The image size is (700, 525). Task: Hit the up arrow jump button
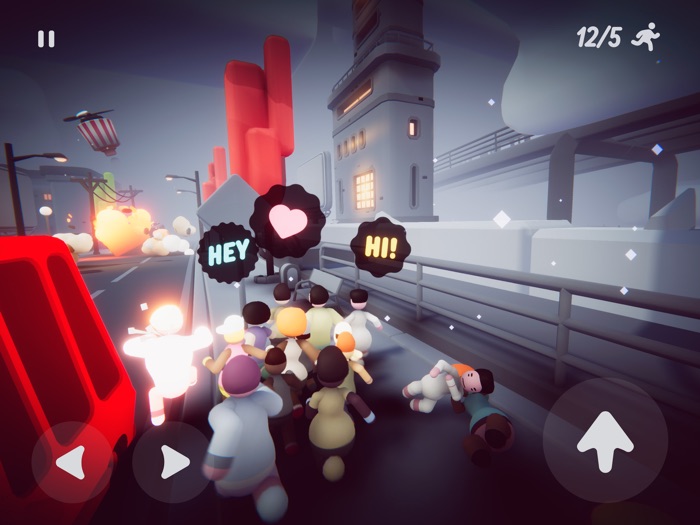click(605, 440)
